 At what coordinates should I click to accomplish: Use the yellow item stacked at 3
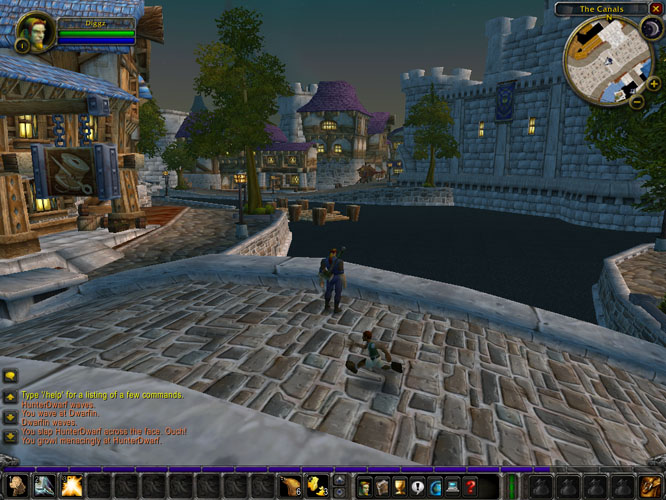point(317,486)
